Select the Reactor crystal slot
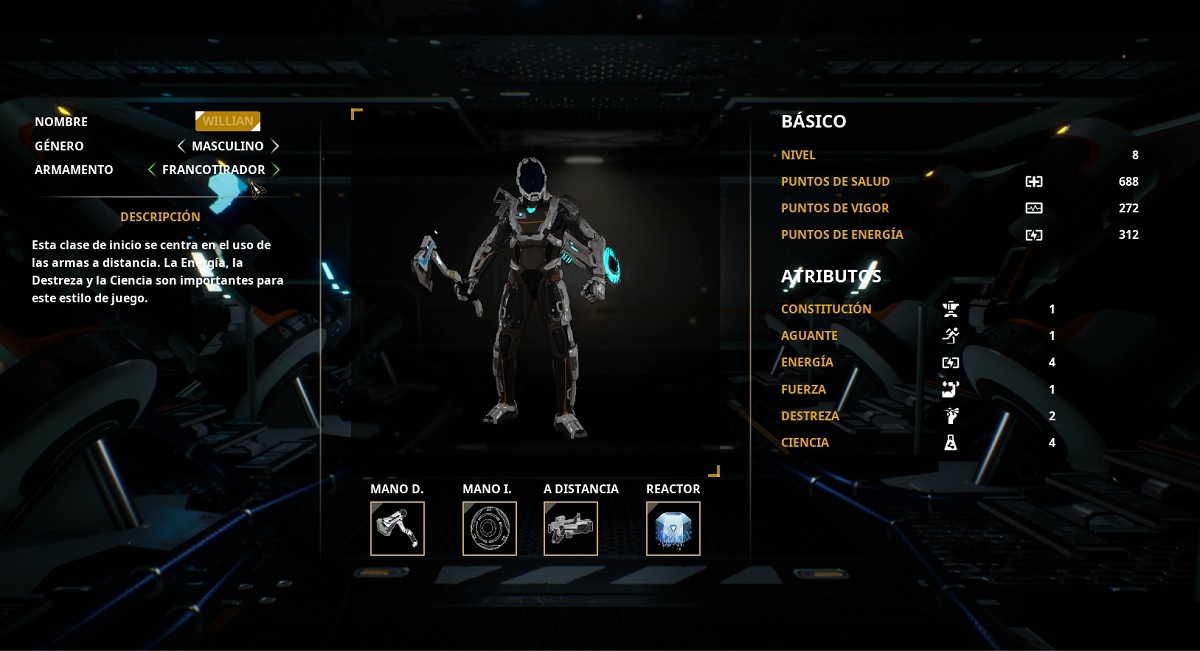1200x651 pixels. coord(673,528)
